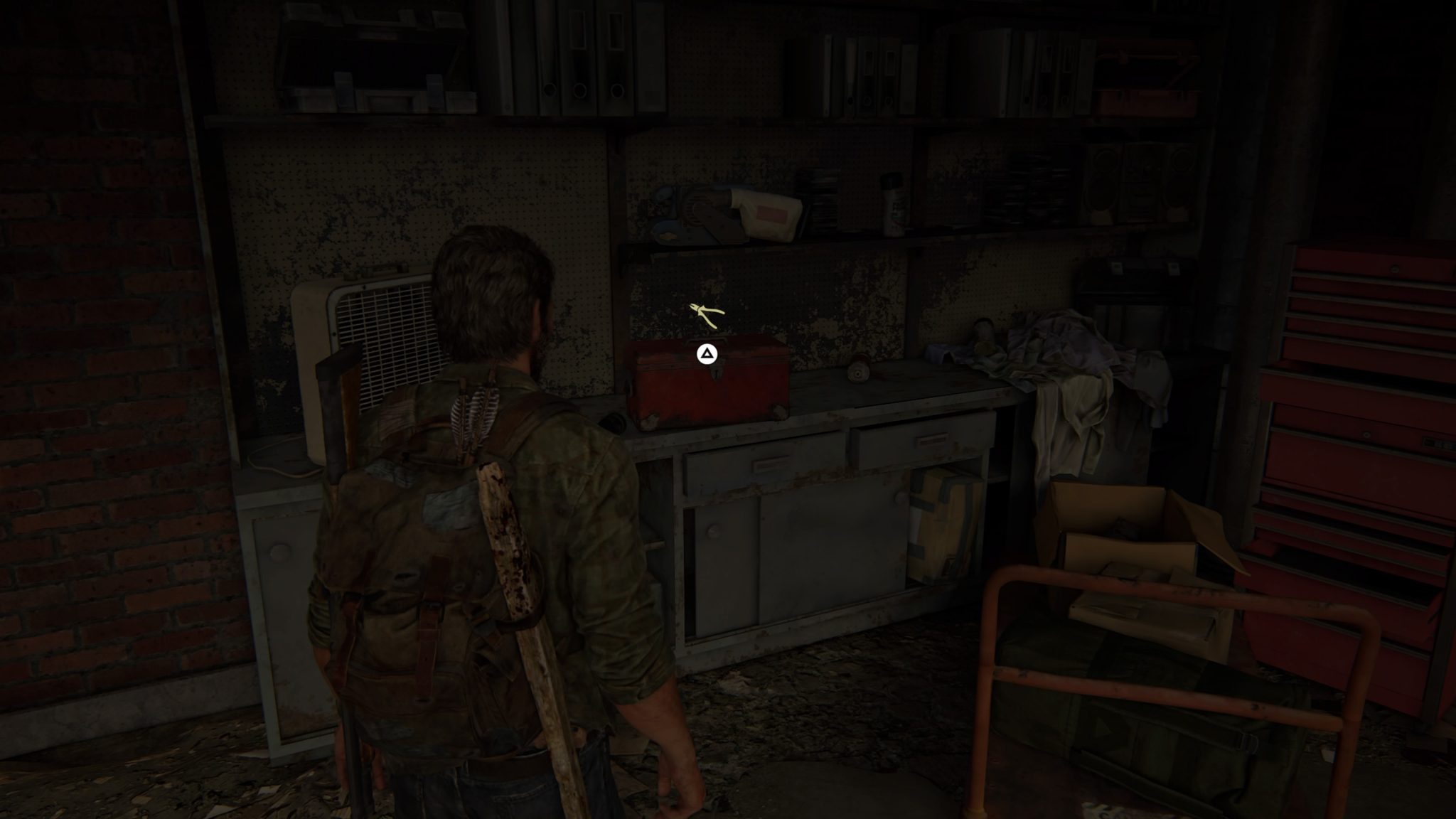
Task: Select the red toolbox on the workbench
Action: click(x=707, y=391)
